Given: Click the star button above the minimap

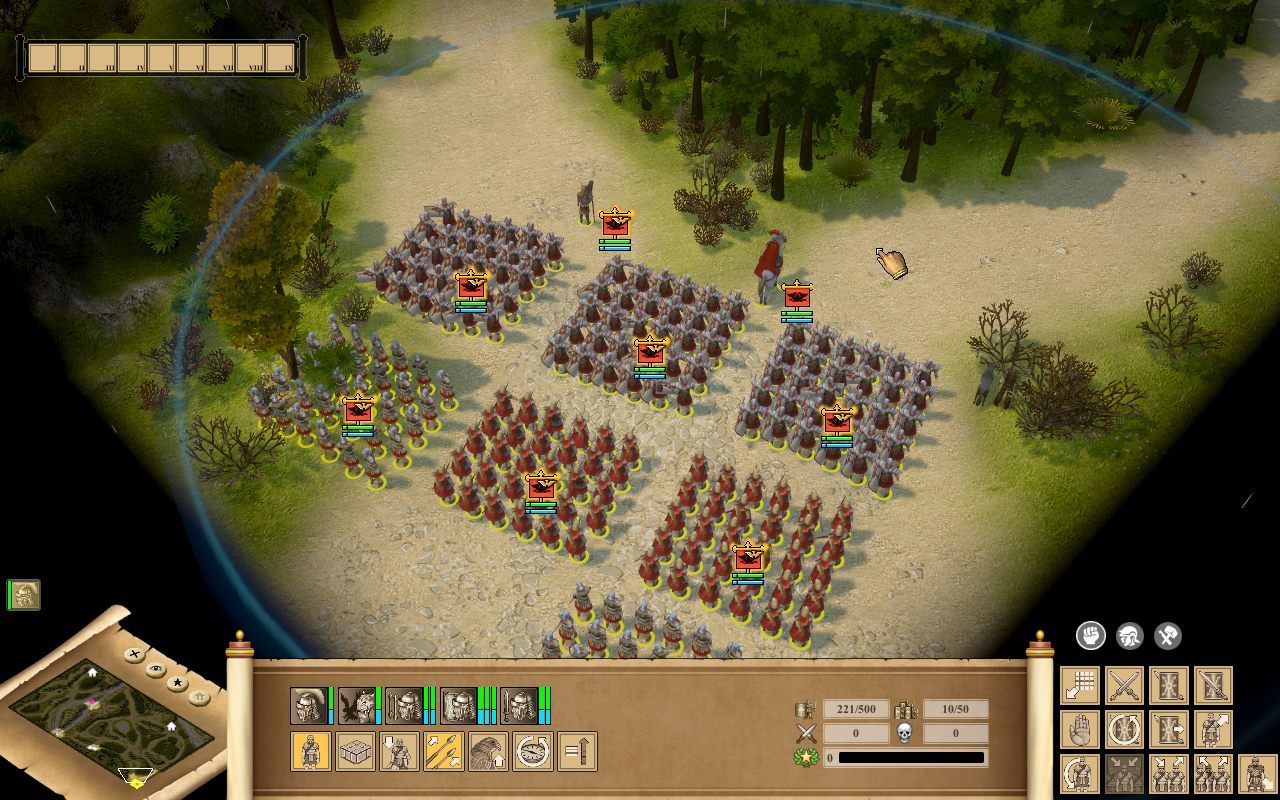Looking at the screenshot, I should pyautogui.click(x=178, y=682).
